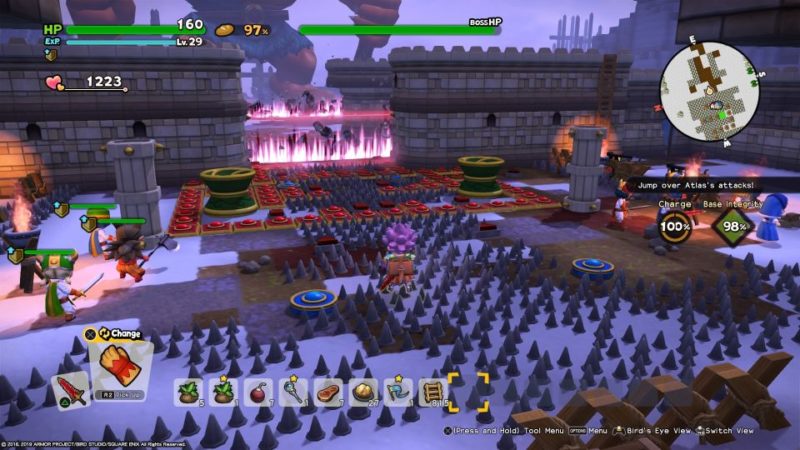Choose the red builder's glove tool

tap(120, 365)
